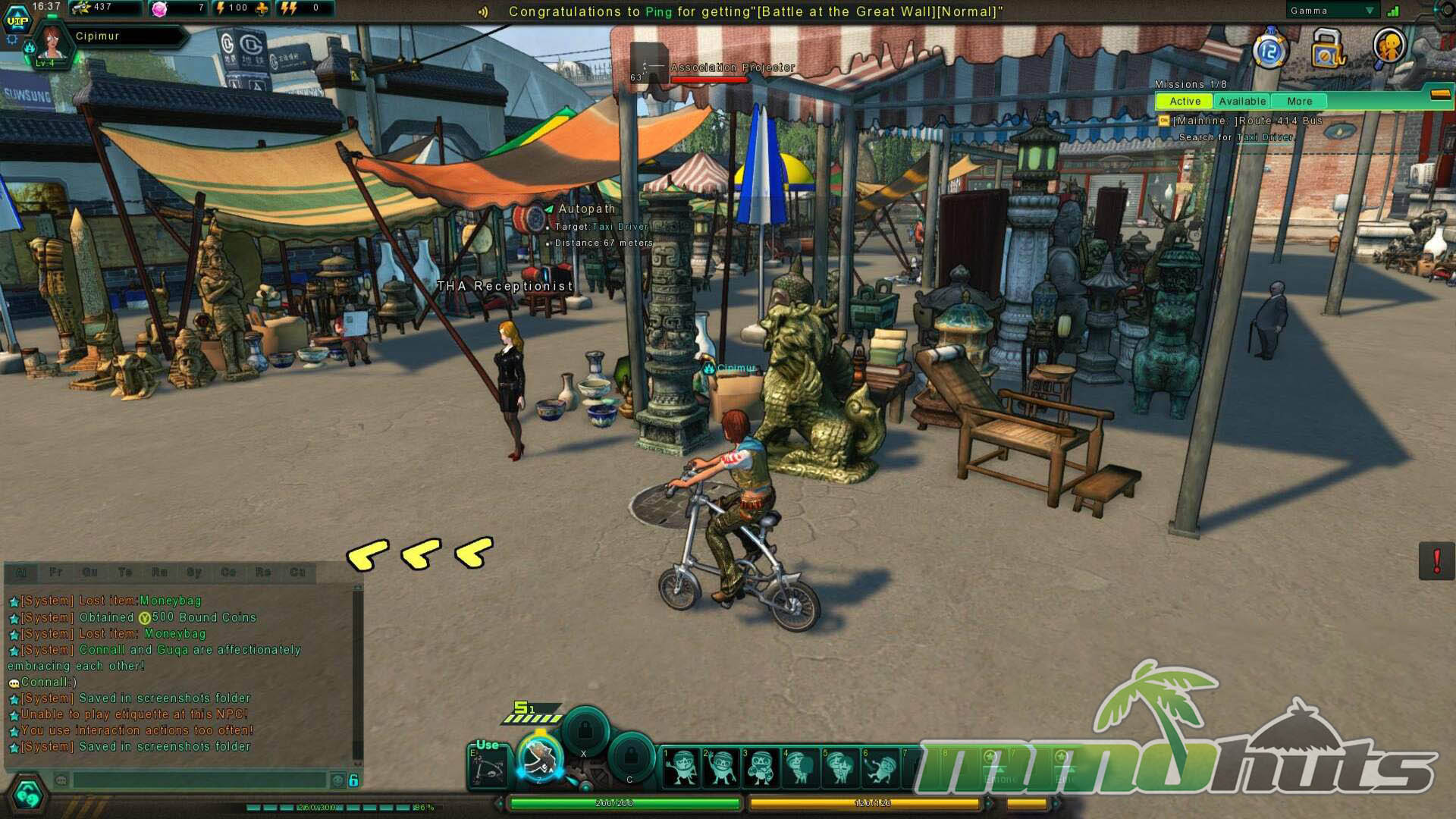1456x819 pixels.
Task: Toggle the chat lock icon
Action: click(353, 780)
